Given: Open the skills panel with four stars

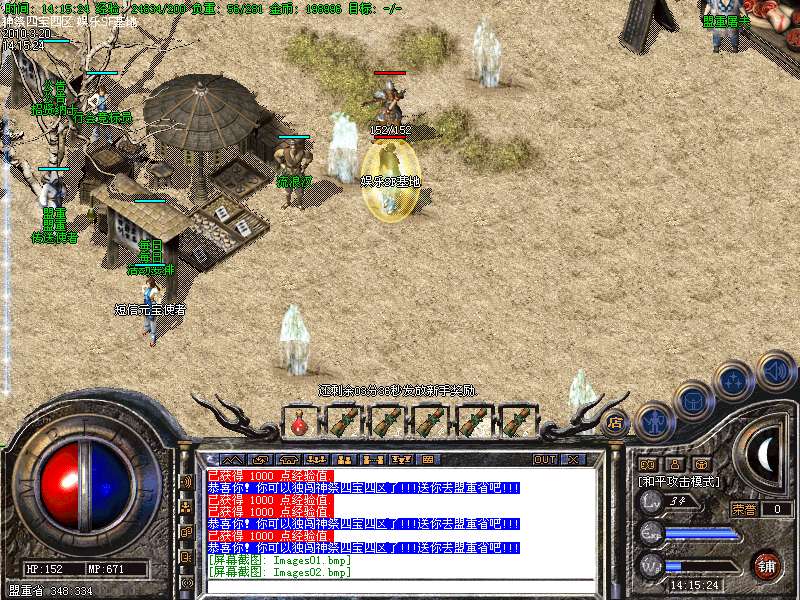Looking at the screenshot, I should pos(735,380).
